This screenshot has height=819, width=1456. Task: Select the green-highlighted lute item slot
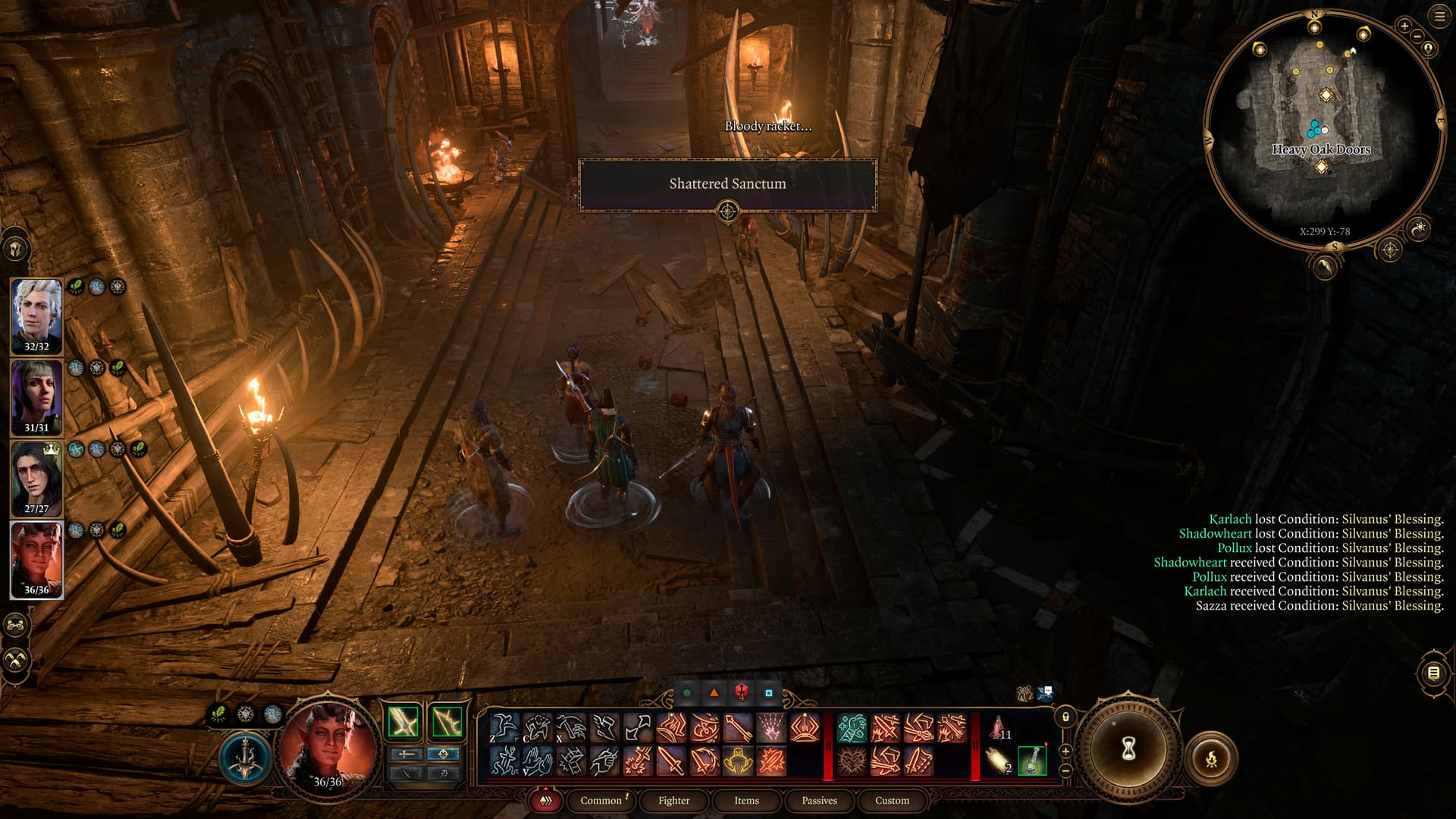[x=1032, y=761]
